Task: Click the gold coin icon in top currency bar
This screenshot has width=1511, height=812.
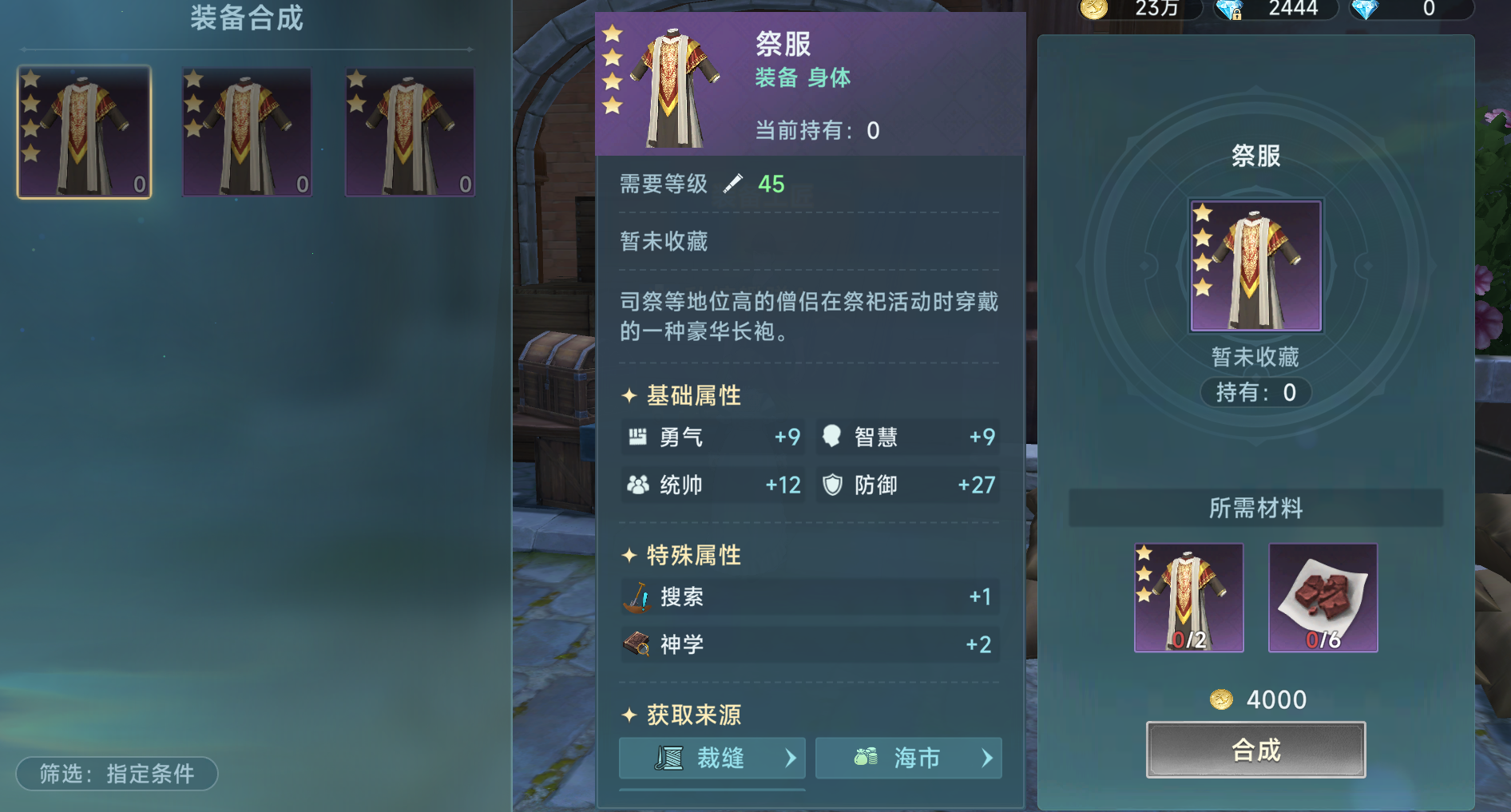Action: pos(1093,10)
